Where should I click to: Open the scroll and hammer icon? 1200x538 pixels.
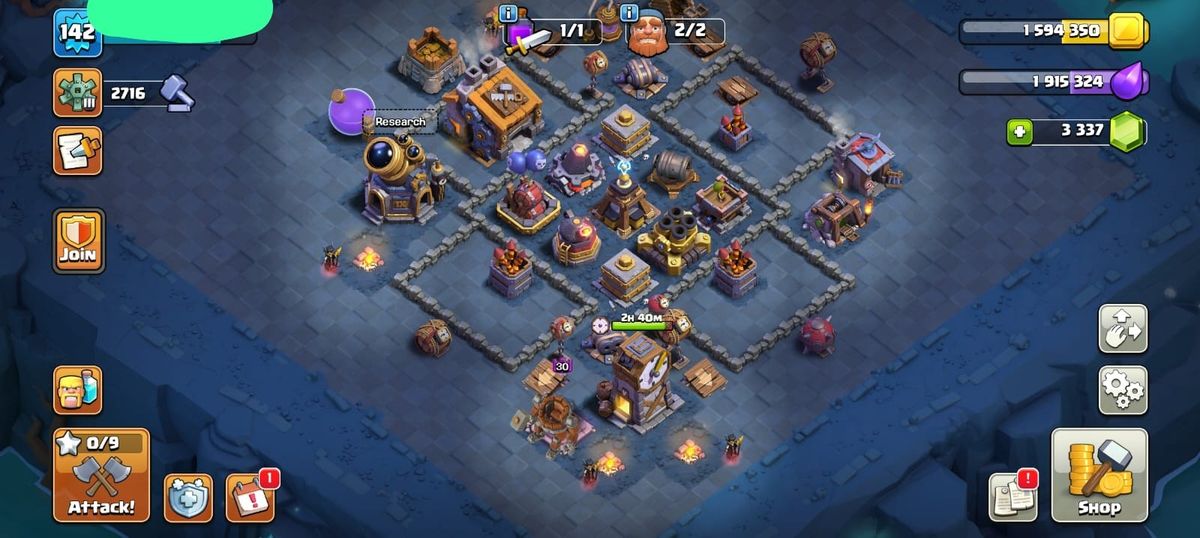(78, 151)
